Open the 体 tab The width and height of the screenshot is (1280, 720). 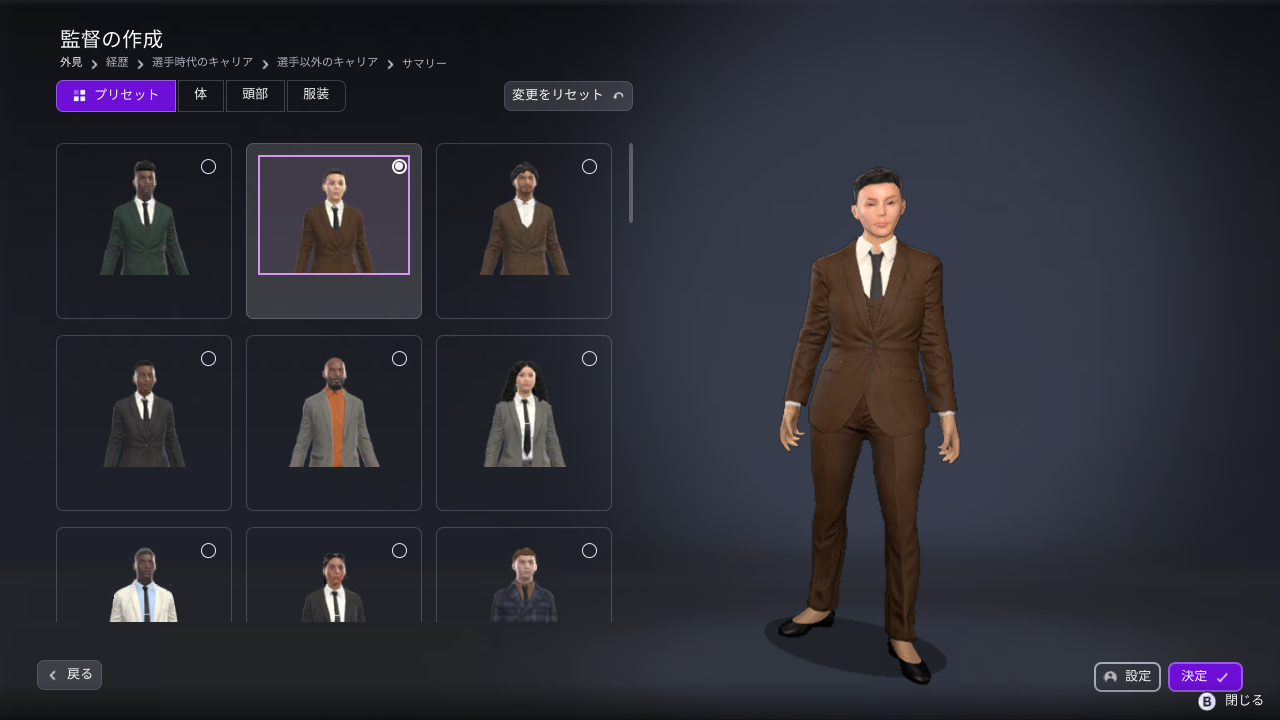[200, 95]
